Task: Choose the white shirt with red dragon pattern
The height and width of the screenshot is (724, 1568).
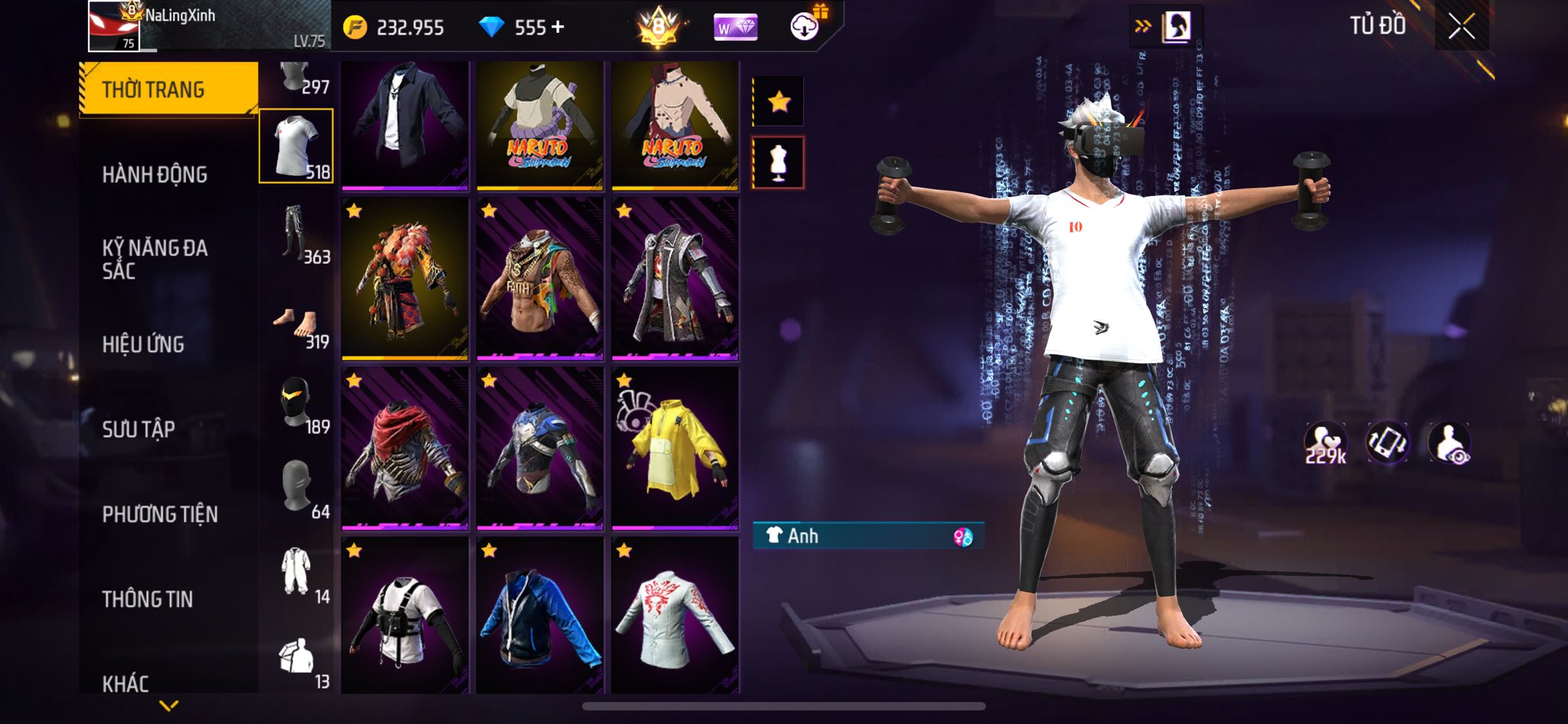Action: 675,616
